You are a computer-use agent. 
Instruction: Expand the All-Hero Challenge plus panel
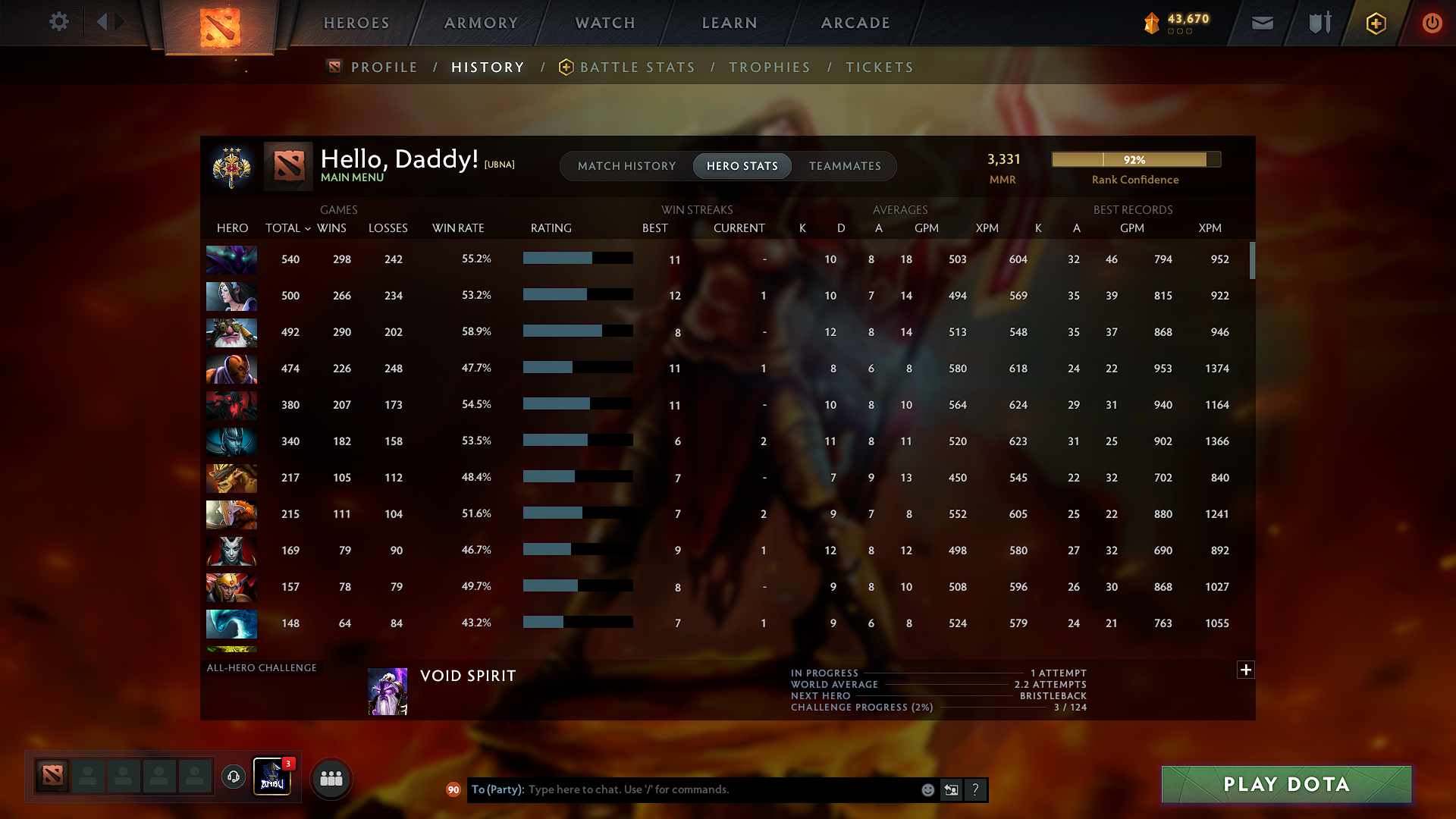coord(1245,670)
